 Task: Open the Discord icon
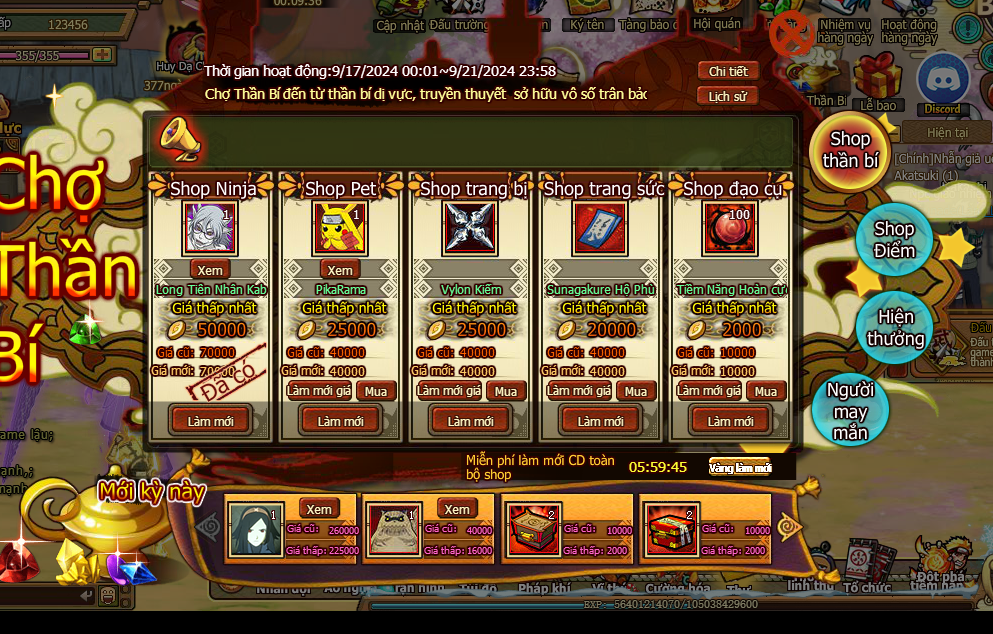coord(941,78)
